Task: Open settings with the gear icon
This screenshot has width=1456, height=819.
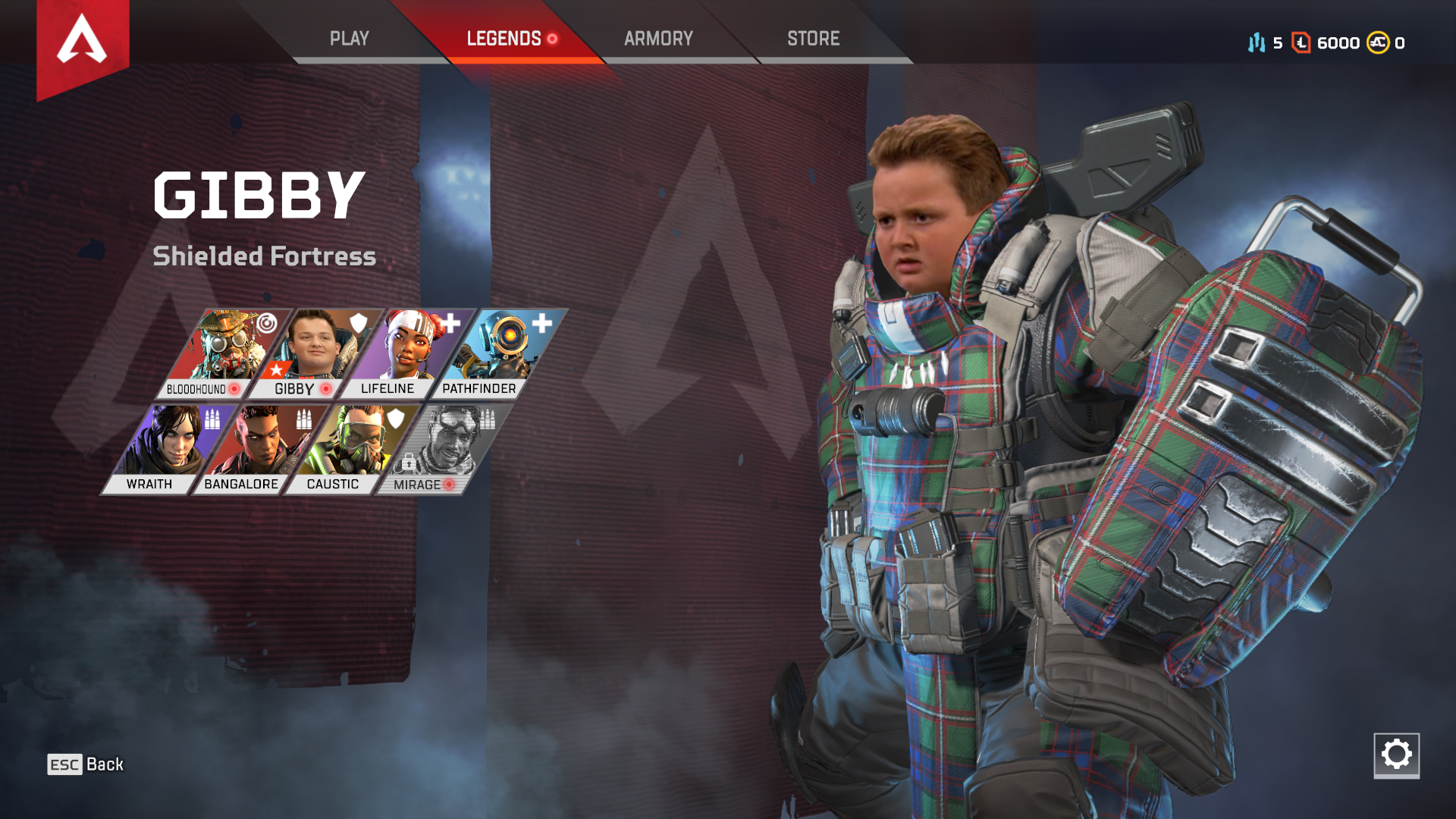Action: pos(1396,755)
